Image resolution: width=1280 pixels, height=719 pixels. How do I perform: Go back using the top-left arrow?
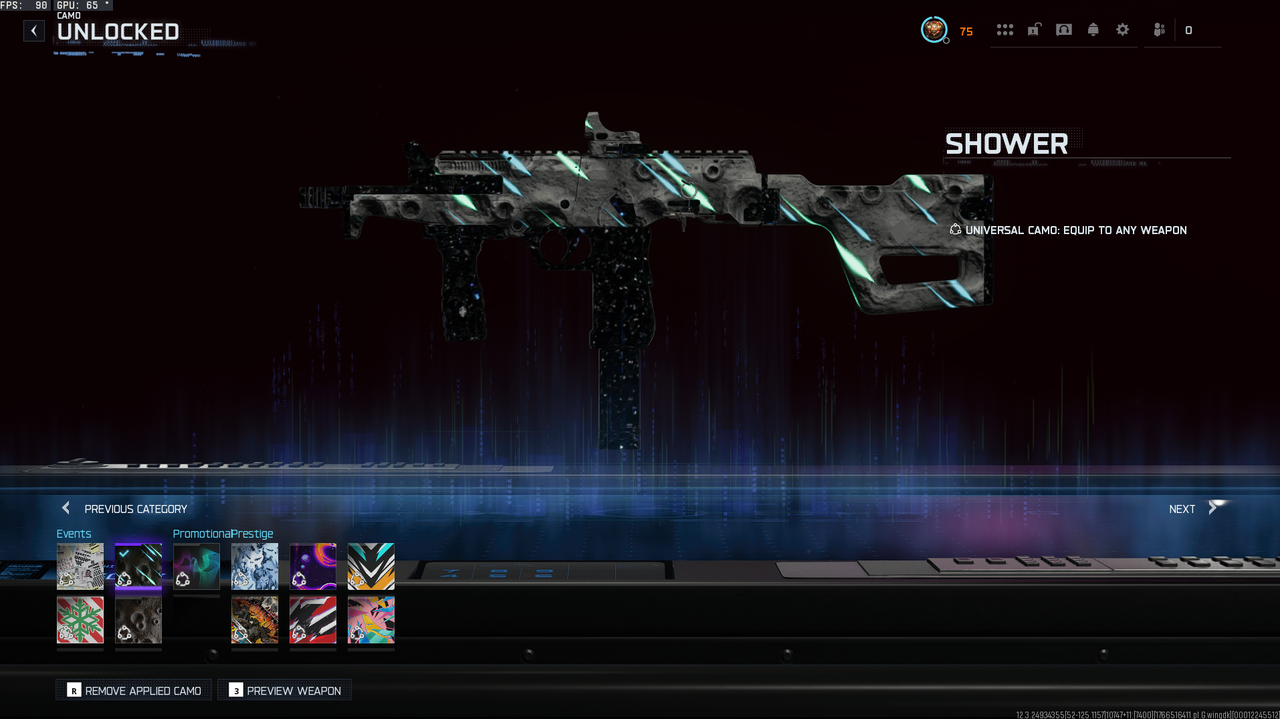pos(34,31)
